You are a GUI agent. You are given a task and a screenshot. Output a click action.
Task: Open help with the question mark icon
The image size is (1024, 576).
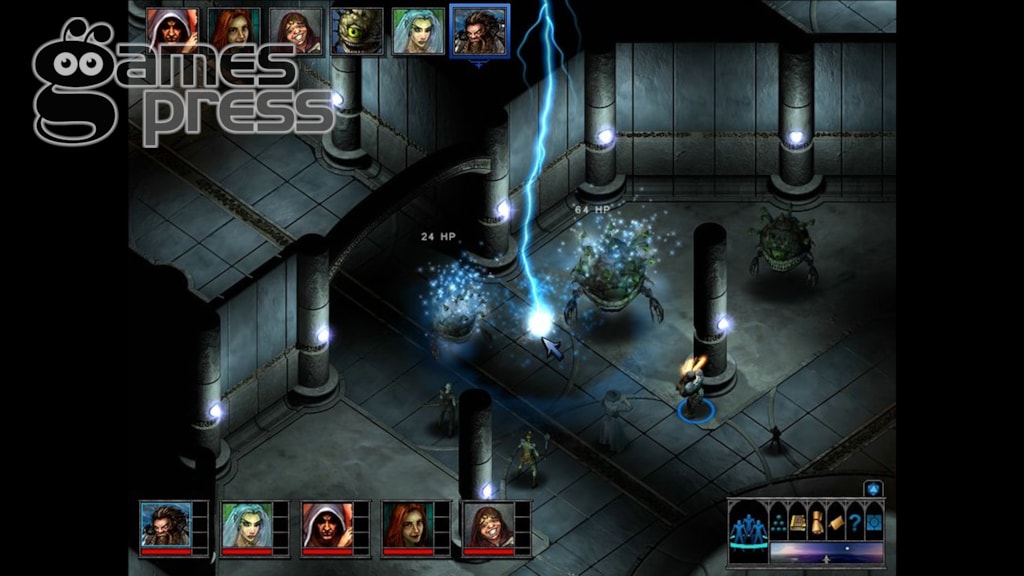pos(854,521)
